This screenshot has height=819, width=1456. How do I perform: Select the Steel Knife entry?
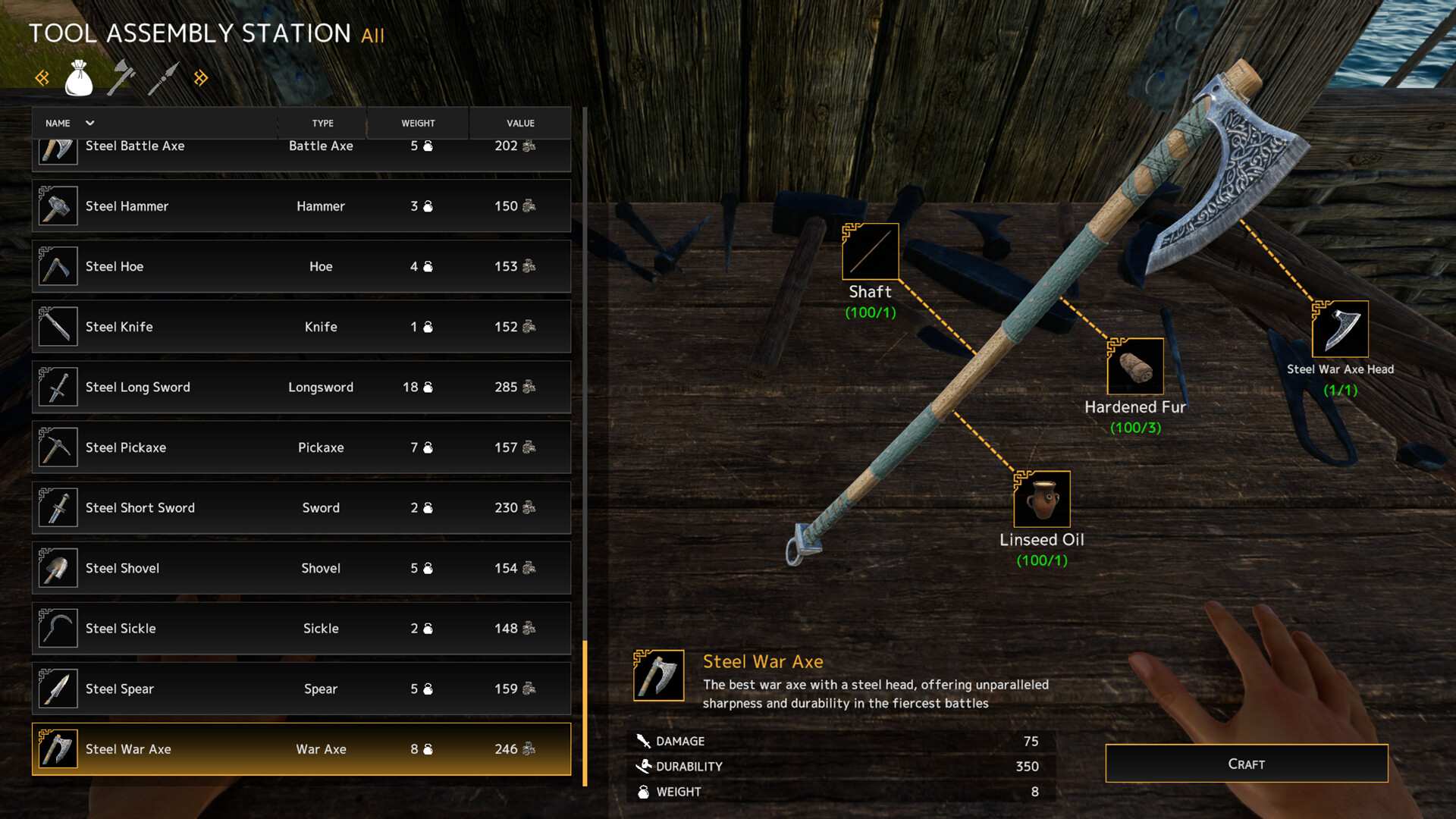(301, 327)
